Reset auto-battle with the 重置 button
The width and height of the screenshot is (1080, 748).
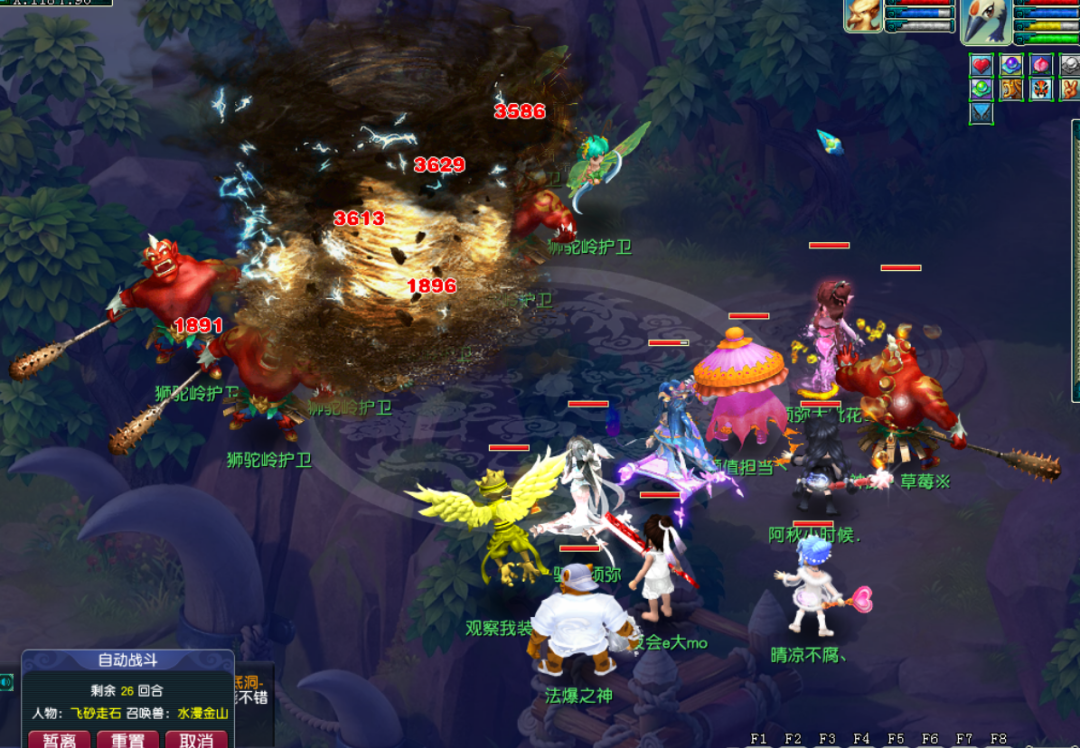pyautogui.click(x=127, y=740)
